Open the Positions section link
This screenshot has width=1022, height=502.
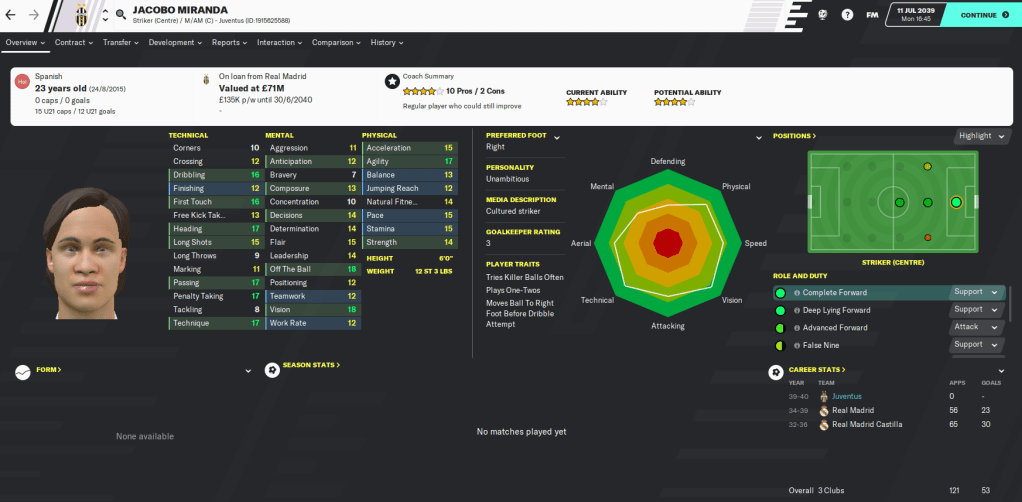click(794, 136)
